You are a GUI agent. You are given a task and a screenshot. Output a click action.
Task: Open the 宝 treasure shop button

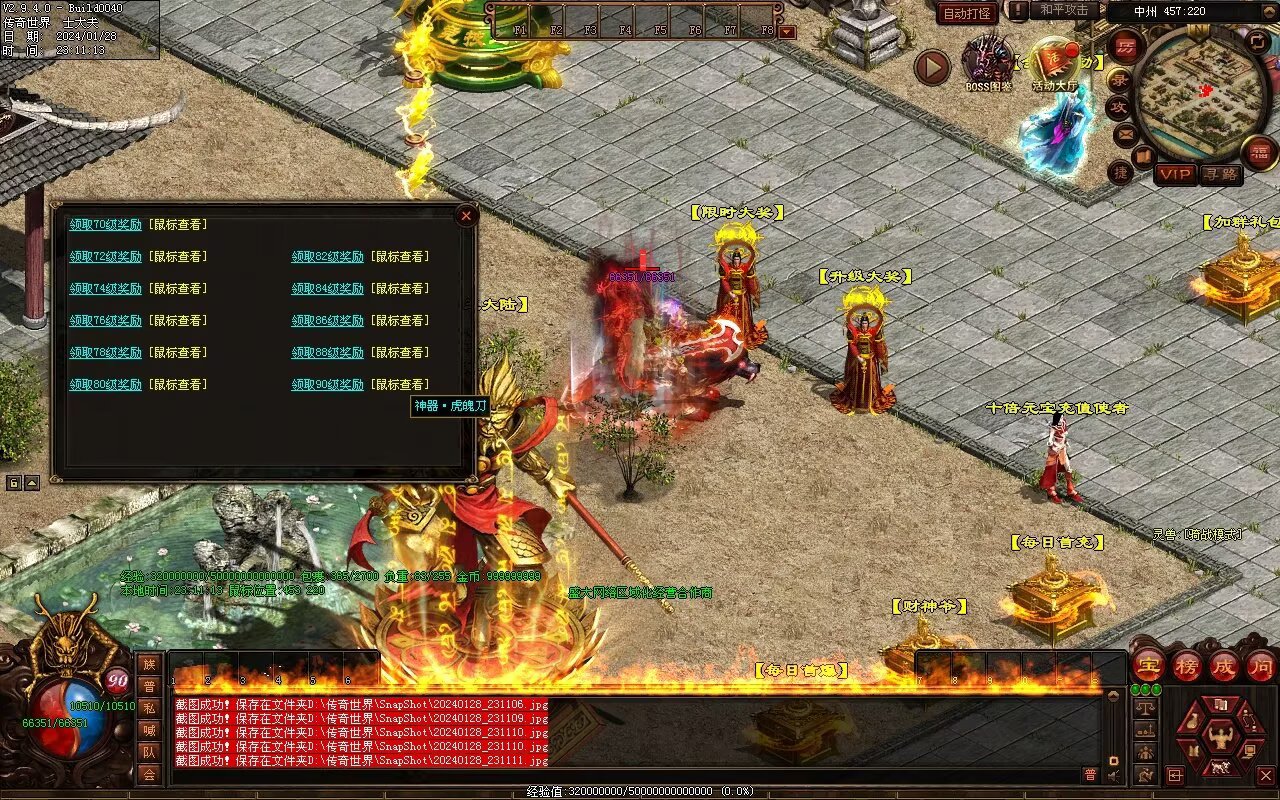click(1149, 665)
